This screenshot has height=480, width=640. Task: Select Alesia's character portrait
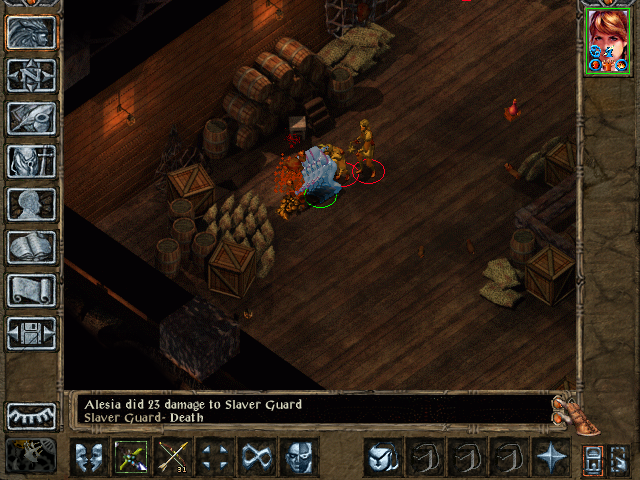point(609,42)
